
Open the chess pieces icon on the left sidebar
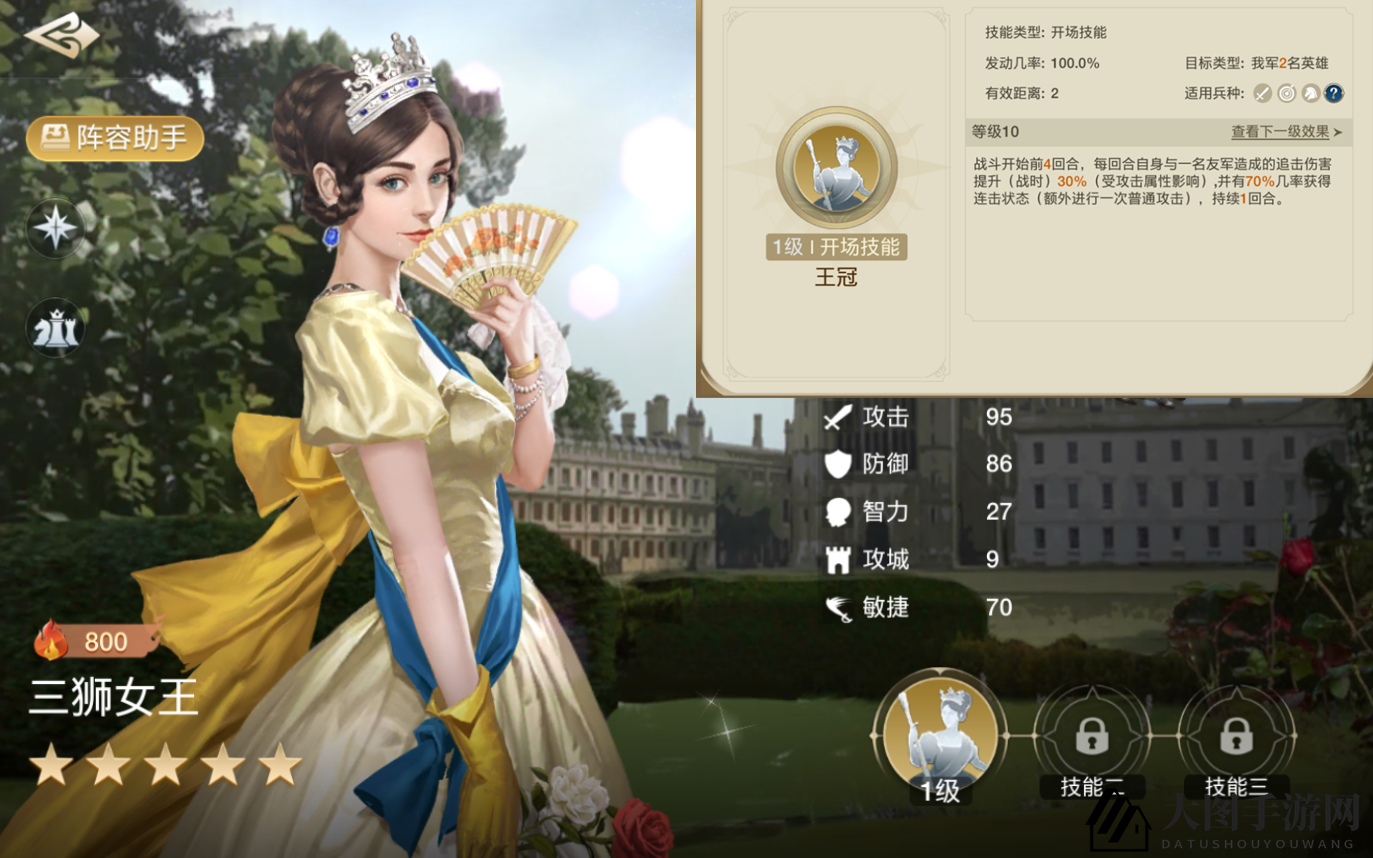point(55,327)
